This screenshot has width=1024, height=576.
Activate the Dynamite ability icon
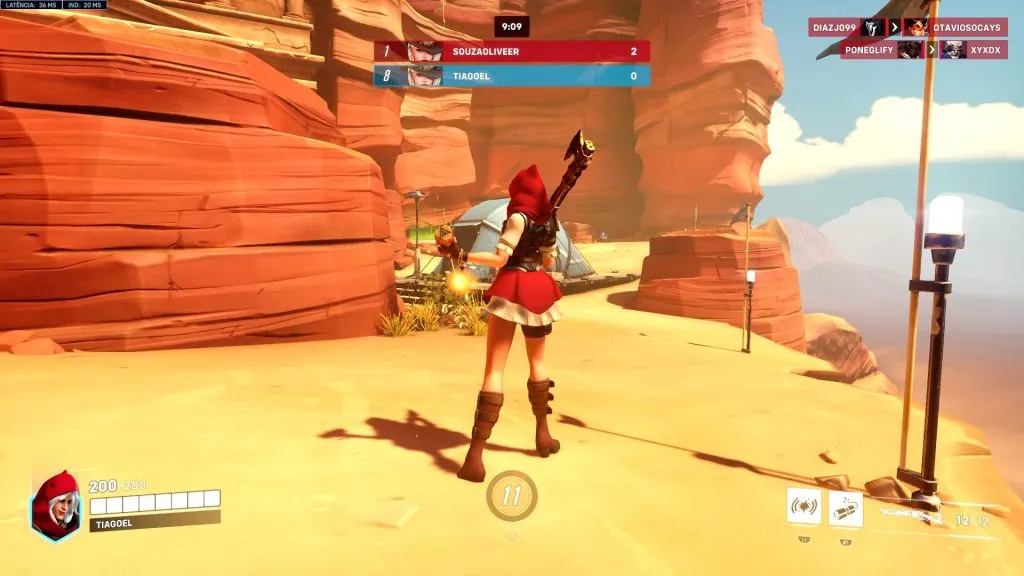tap(846, 508)
